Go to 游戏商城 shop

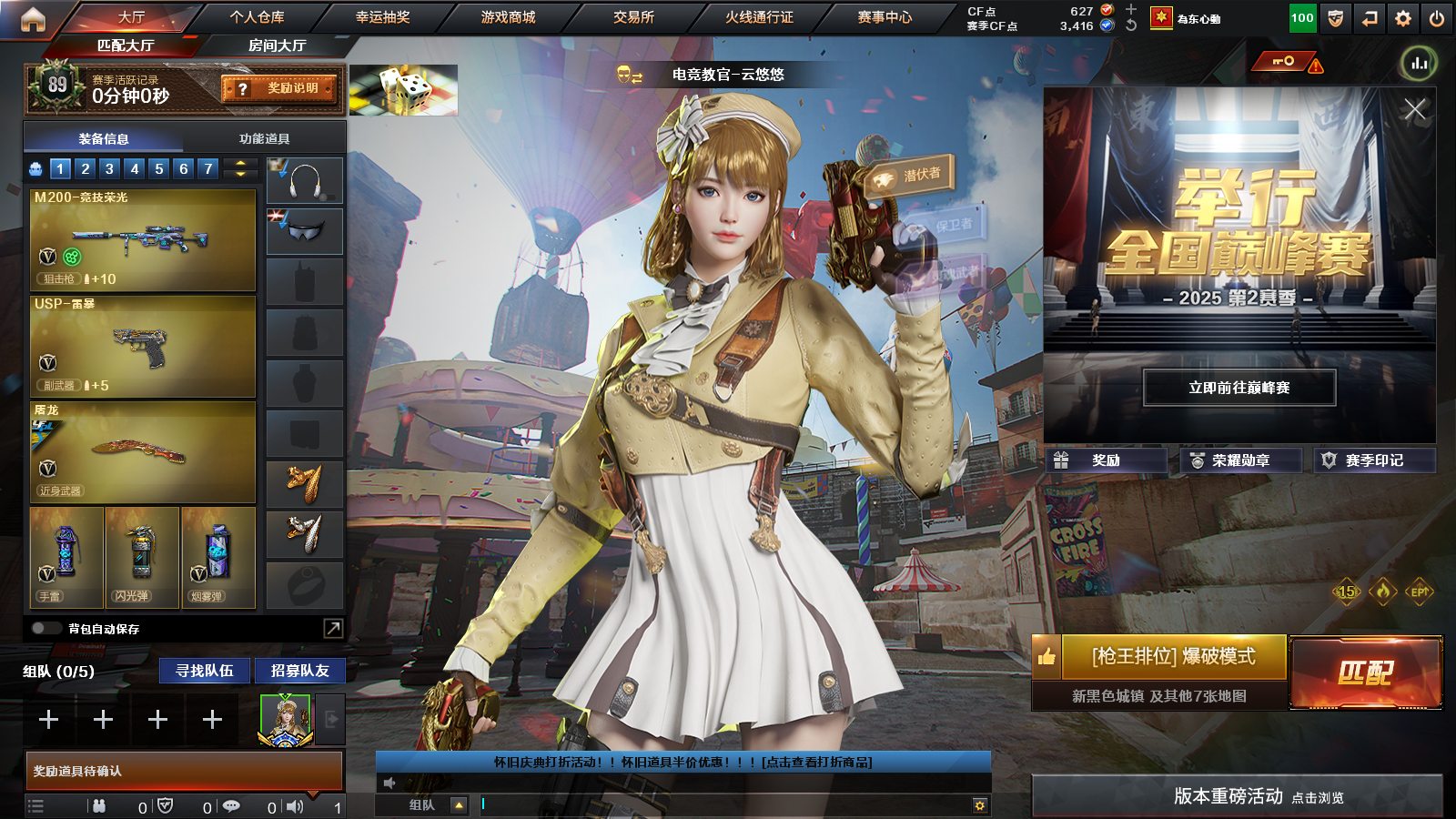click(508, 17)
